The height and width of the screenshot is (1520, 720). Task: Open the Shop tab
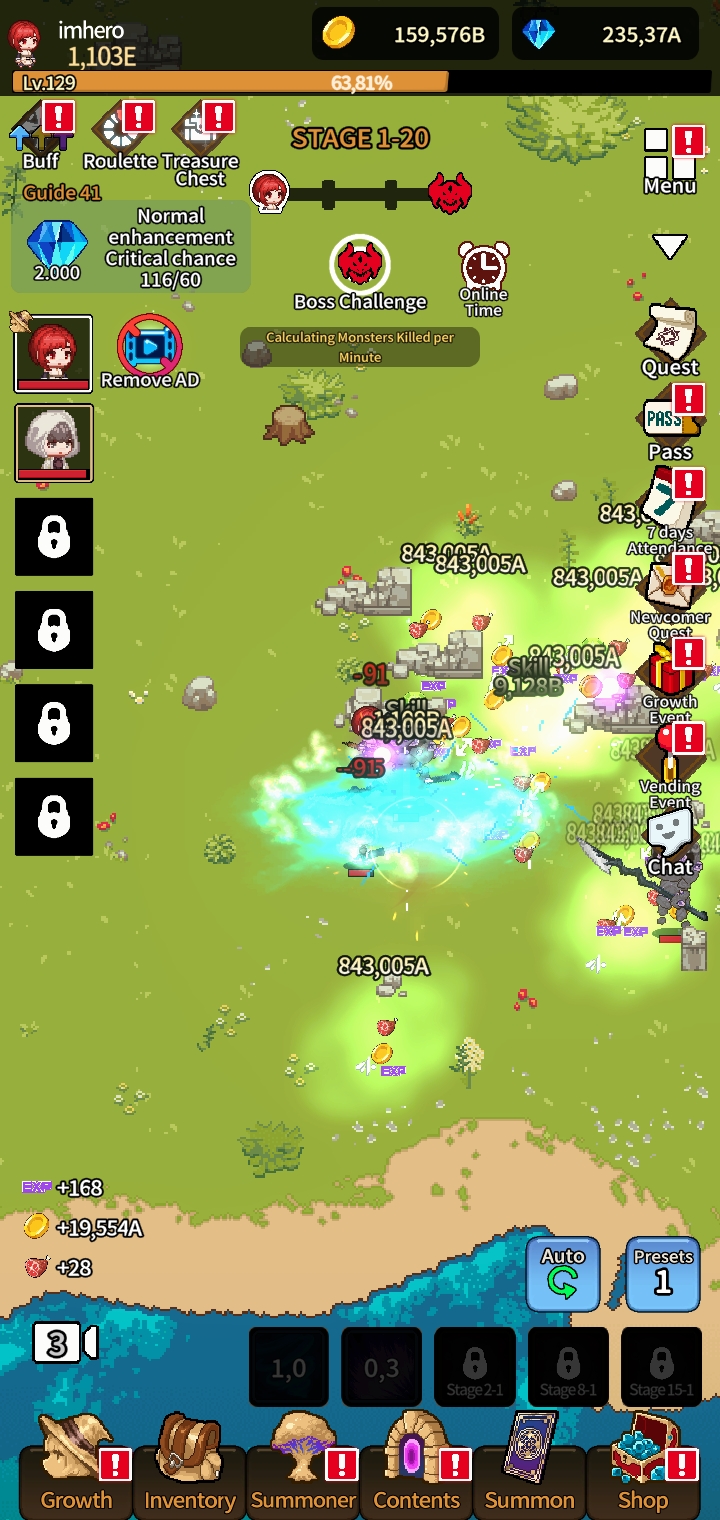[643, 1476]
